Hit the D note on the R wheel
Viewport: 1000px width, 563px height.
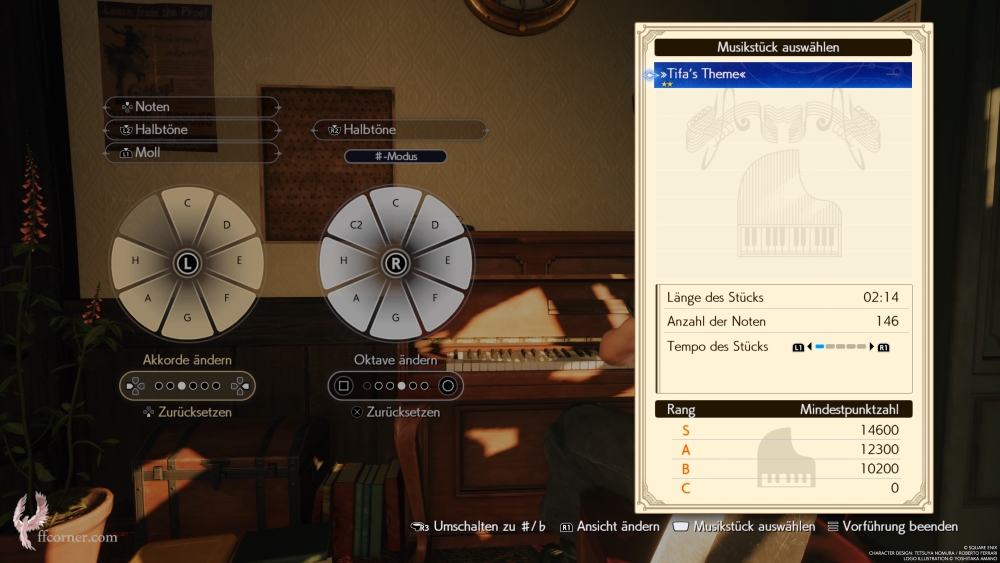click(434, 225)
